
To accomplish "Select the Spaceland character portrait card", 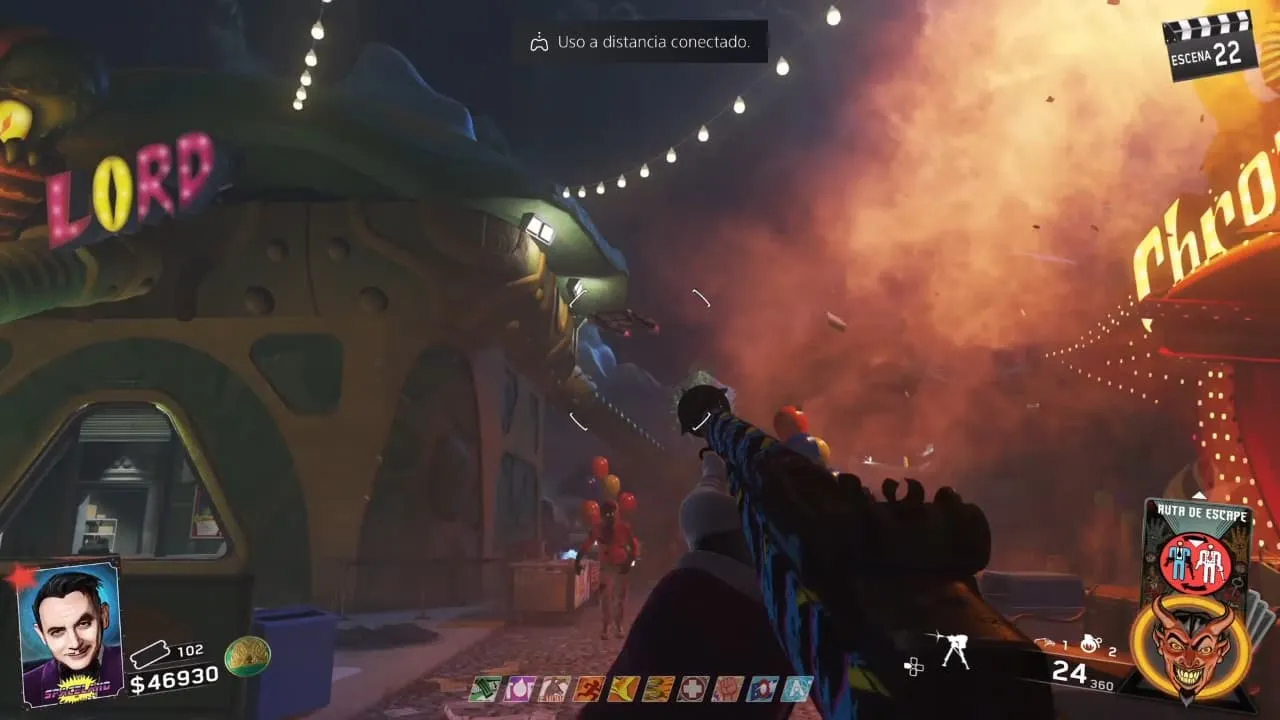I will pyautogui.click(x=70, y=633).
